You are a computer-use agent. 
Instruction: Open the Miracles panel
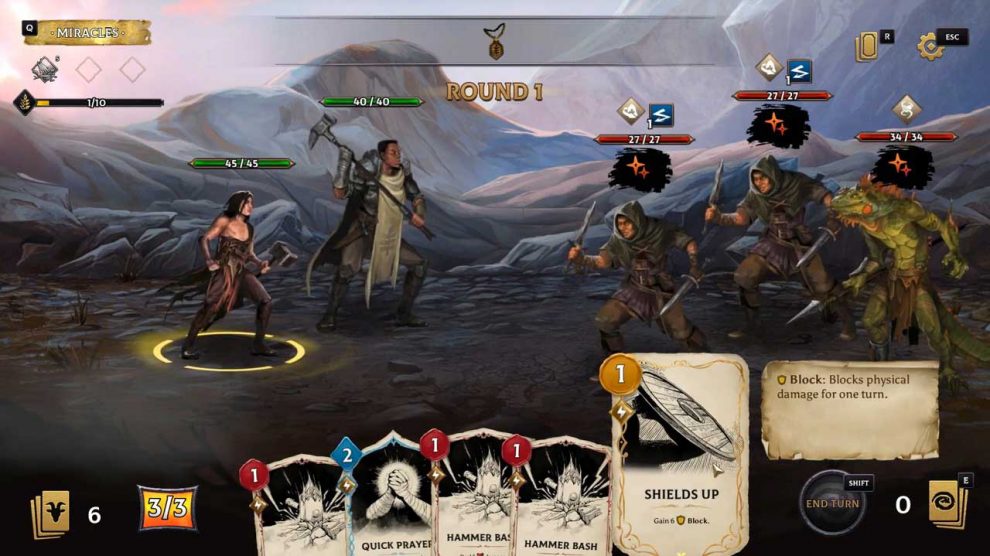87,33
